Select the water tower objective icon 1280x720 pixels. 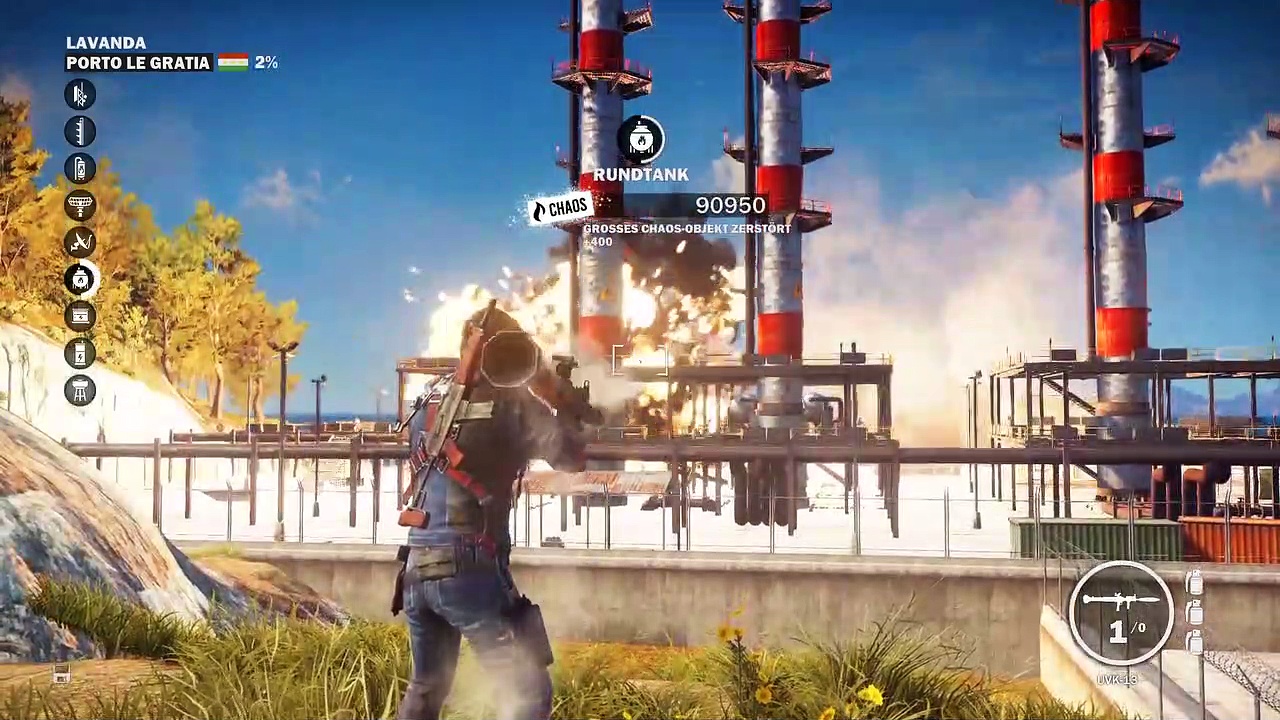point(80,390)
